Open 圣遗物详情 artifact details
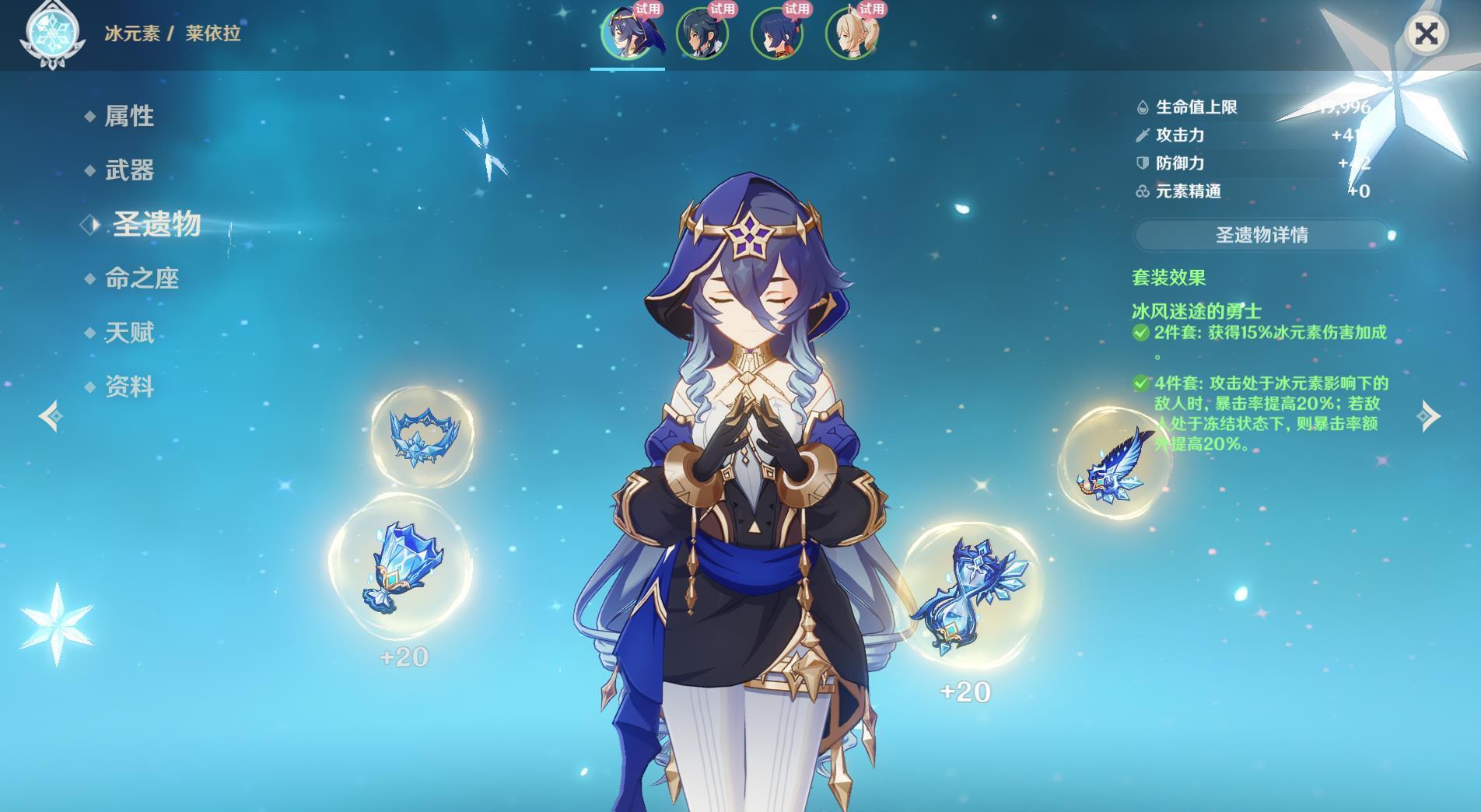Viewport: 1481px width, 812px height. [x=1261, y=235]
